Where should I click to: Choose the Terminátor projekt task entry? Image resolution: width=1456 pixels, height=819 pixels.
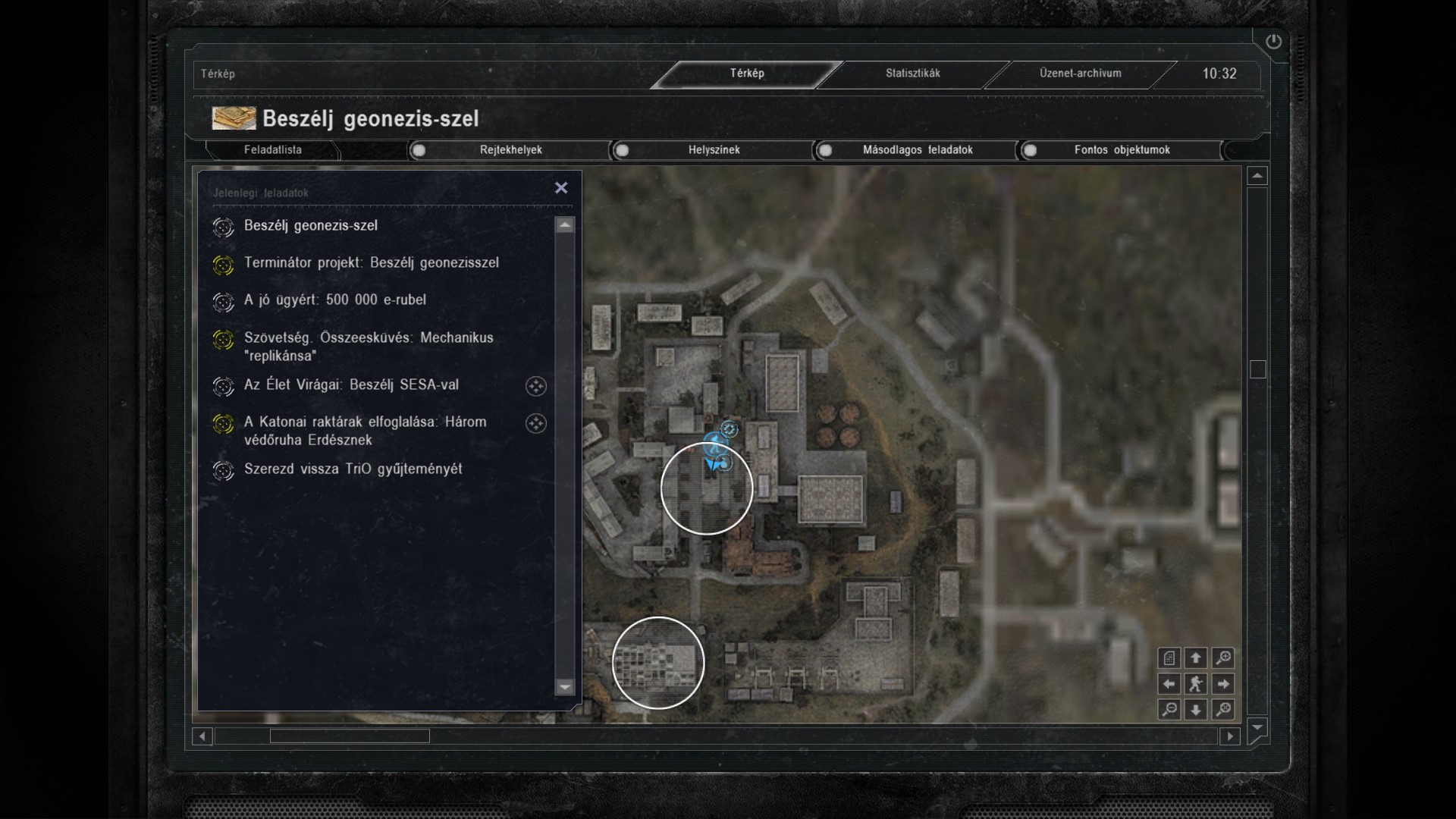click(x=371, y=263)
